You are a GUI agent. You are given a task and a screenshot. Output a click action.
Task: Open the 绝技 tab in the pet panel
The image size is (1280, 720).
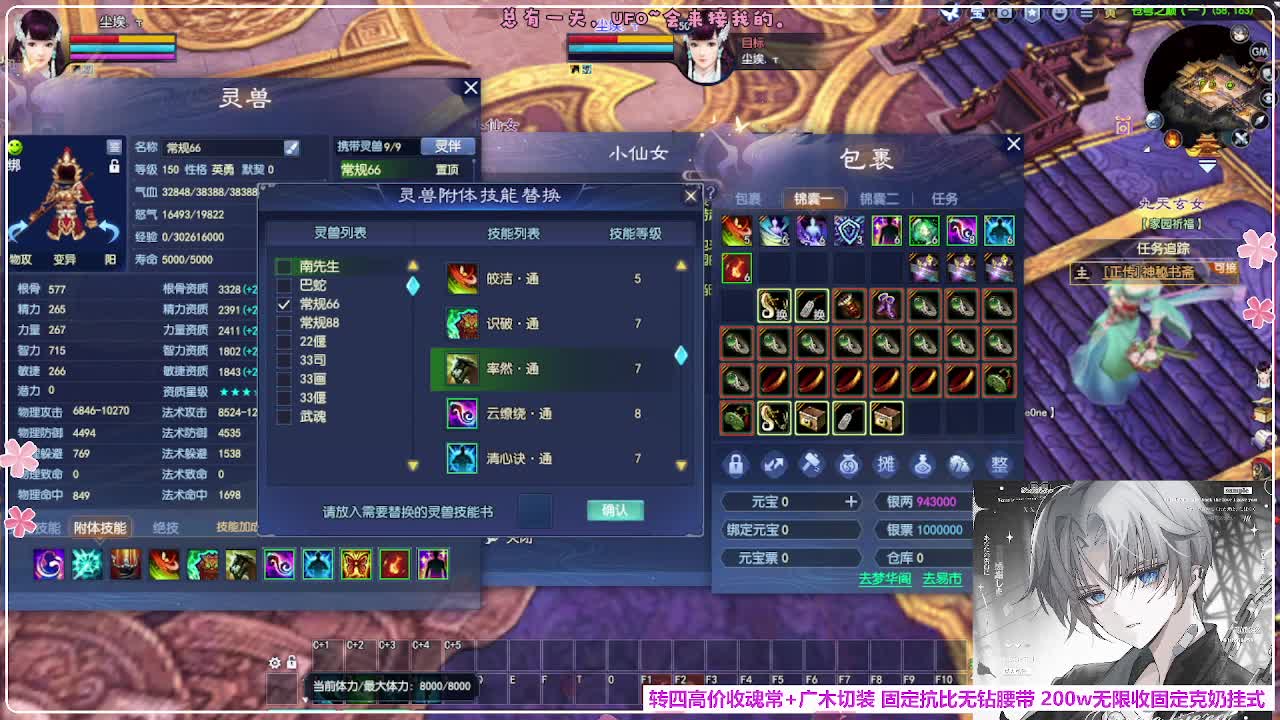tap(165, 527)
